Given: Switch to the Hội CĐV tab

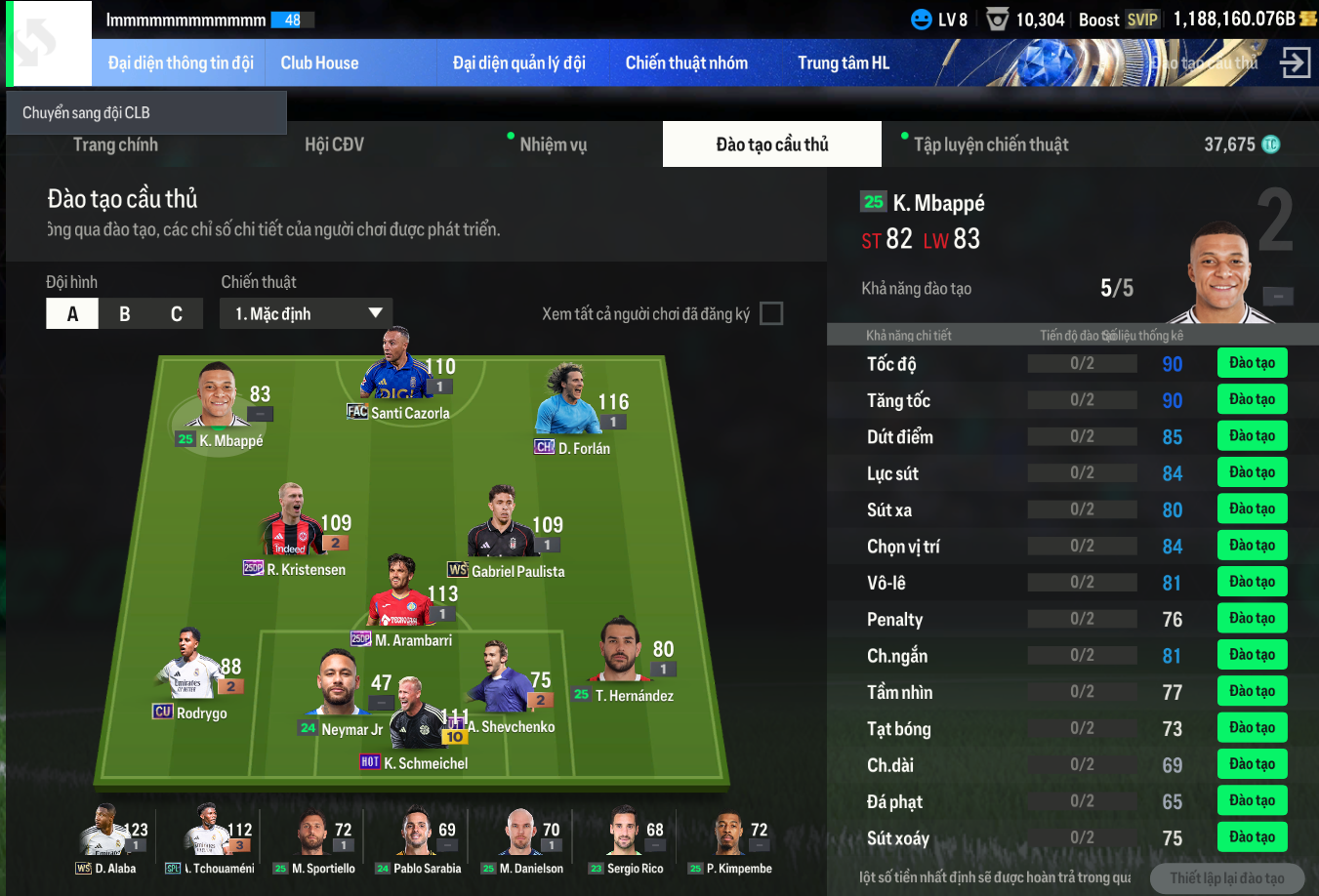Looking at the screenshot, I should point(334,145).
